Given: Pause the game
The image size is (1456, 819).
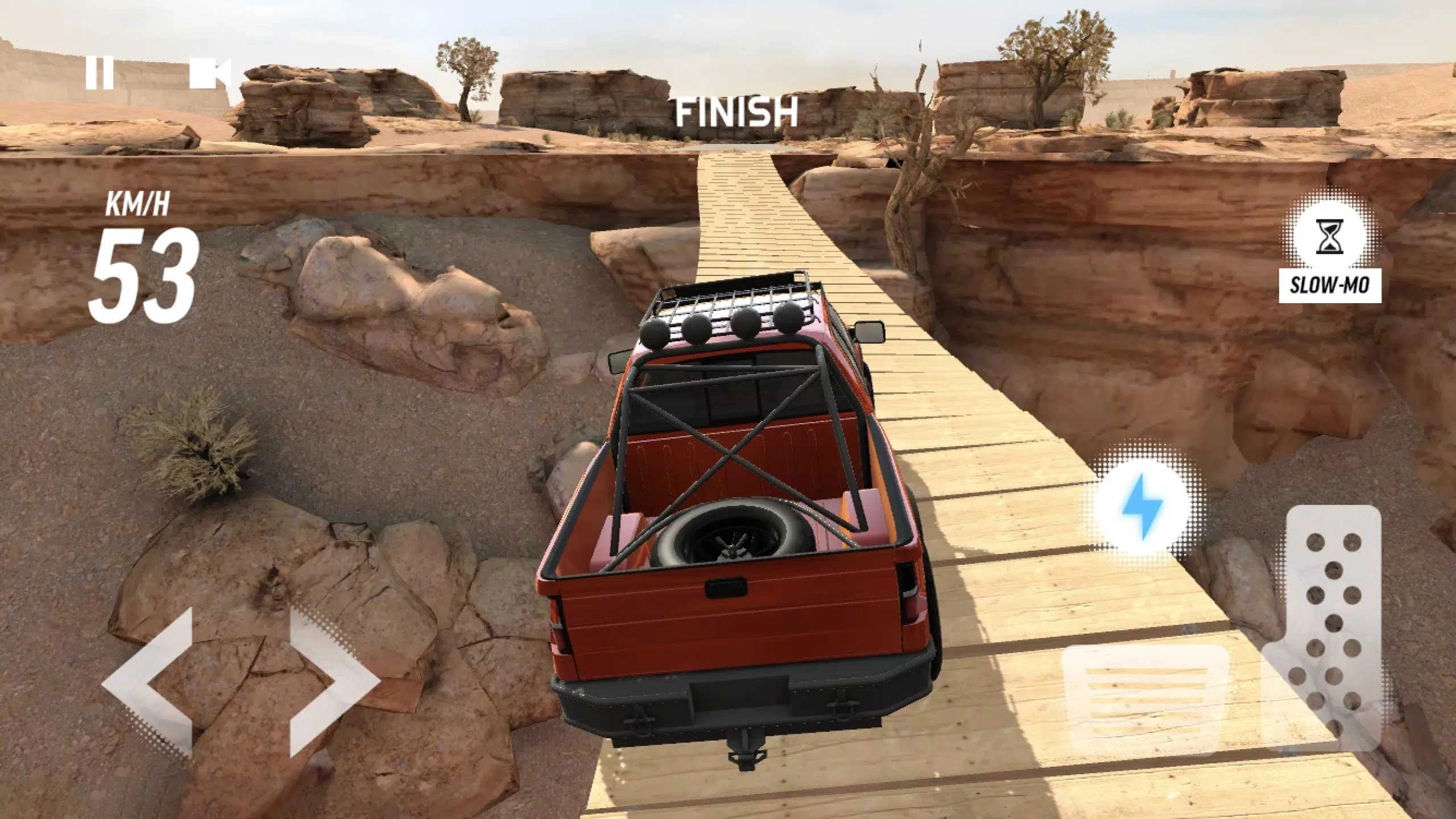Looking at the screenshot, I should (x=100, y=73).
